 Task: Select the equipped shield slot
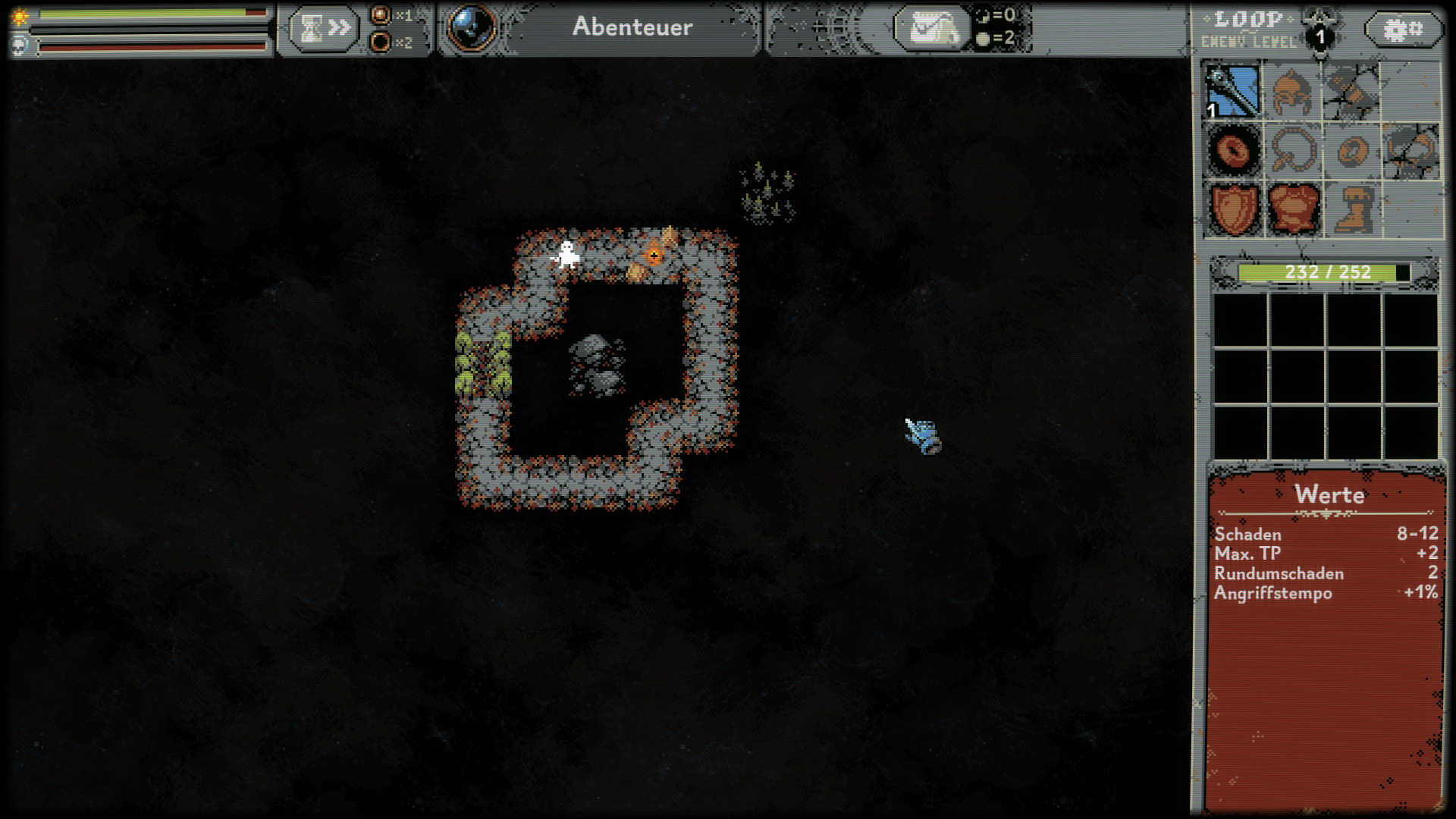click(1234, 209)
